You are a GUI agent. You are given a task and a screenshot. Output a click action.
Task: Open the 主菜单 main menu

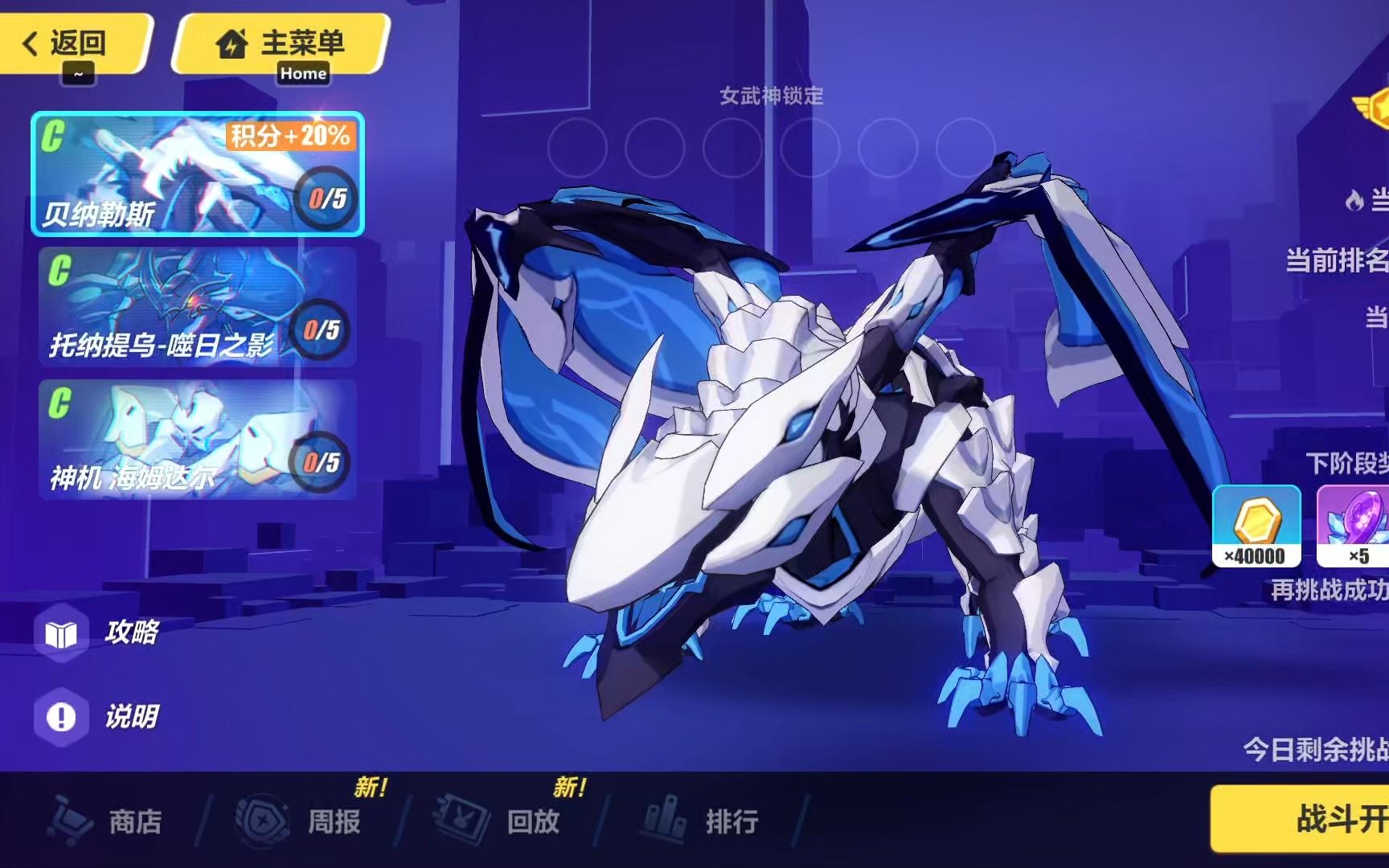click(281, 44)
